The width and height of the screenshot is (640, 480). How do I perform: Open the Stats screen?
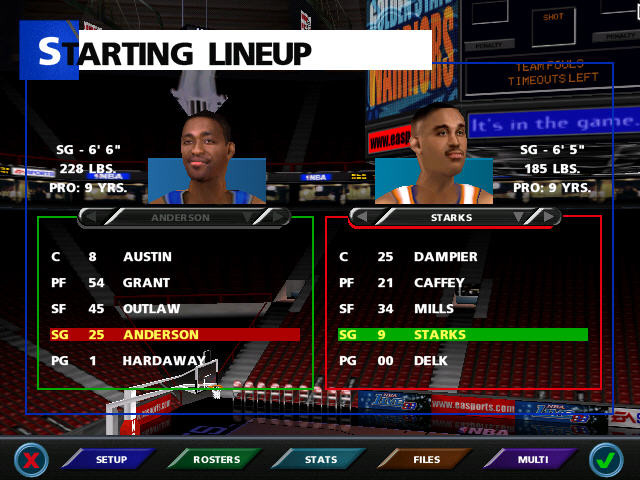pos(321,460)
